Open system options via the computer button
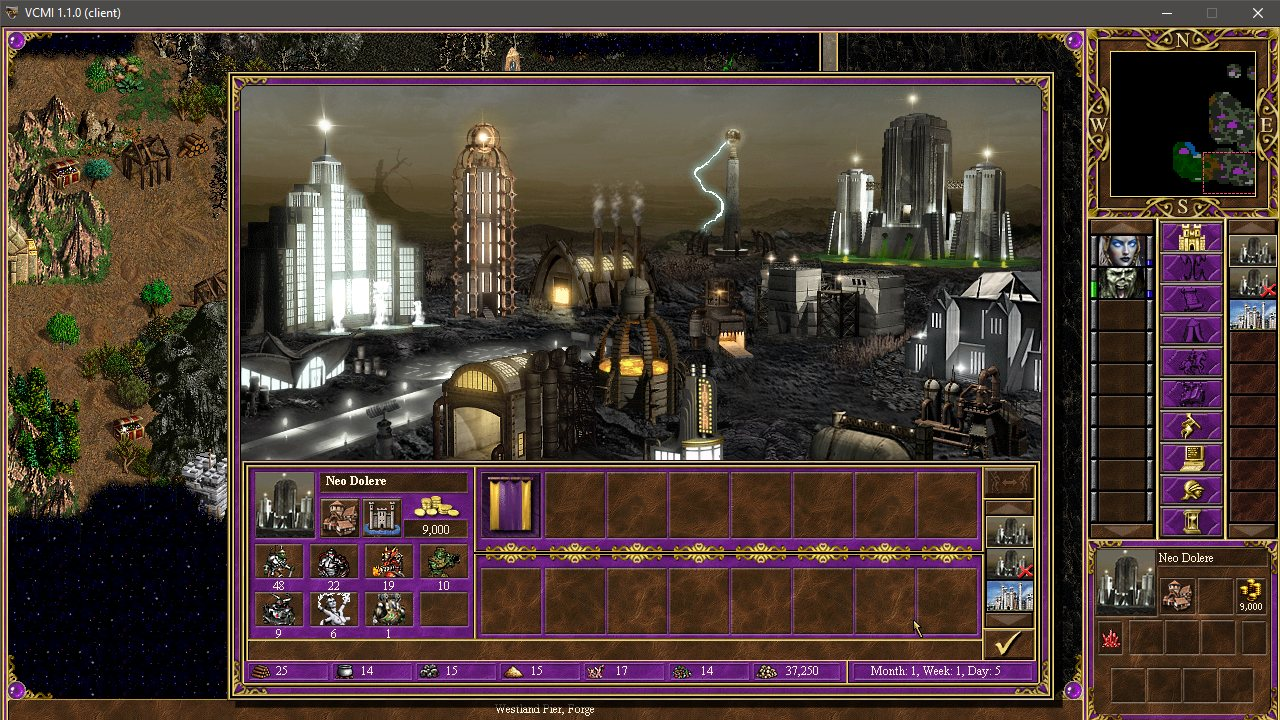1280x720 pixels. (1191, 459)
